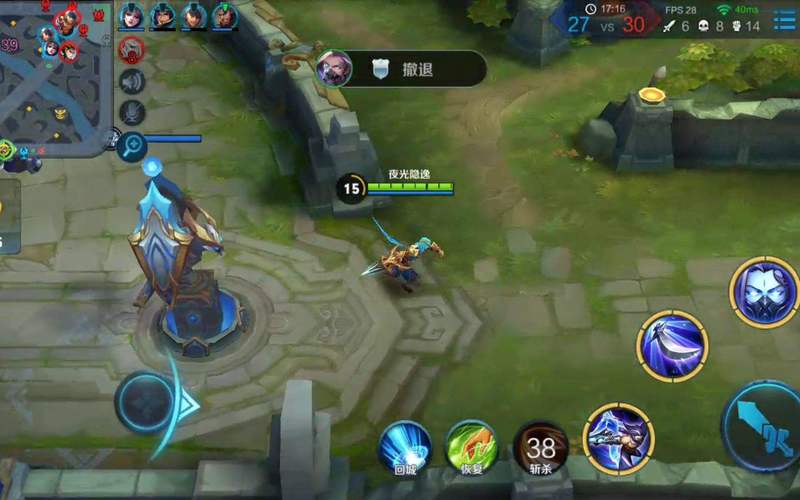Select the 斩杀 execute summoner spell

point(541,446)
